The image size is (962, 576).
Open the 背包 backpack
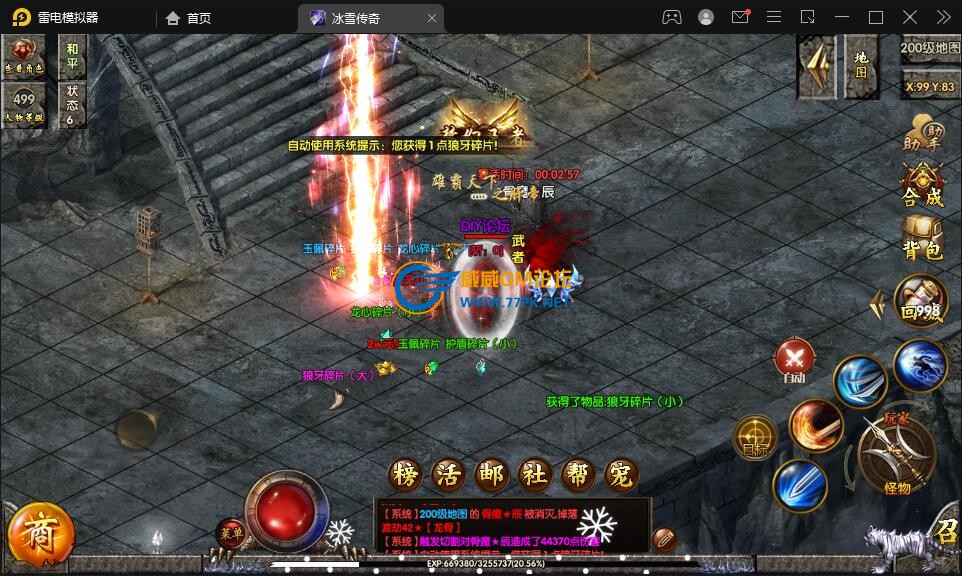(x=922, y=238)
